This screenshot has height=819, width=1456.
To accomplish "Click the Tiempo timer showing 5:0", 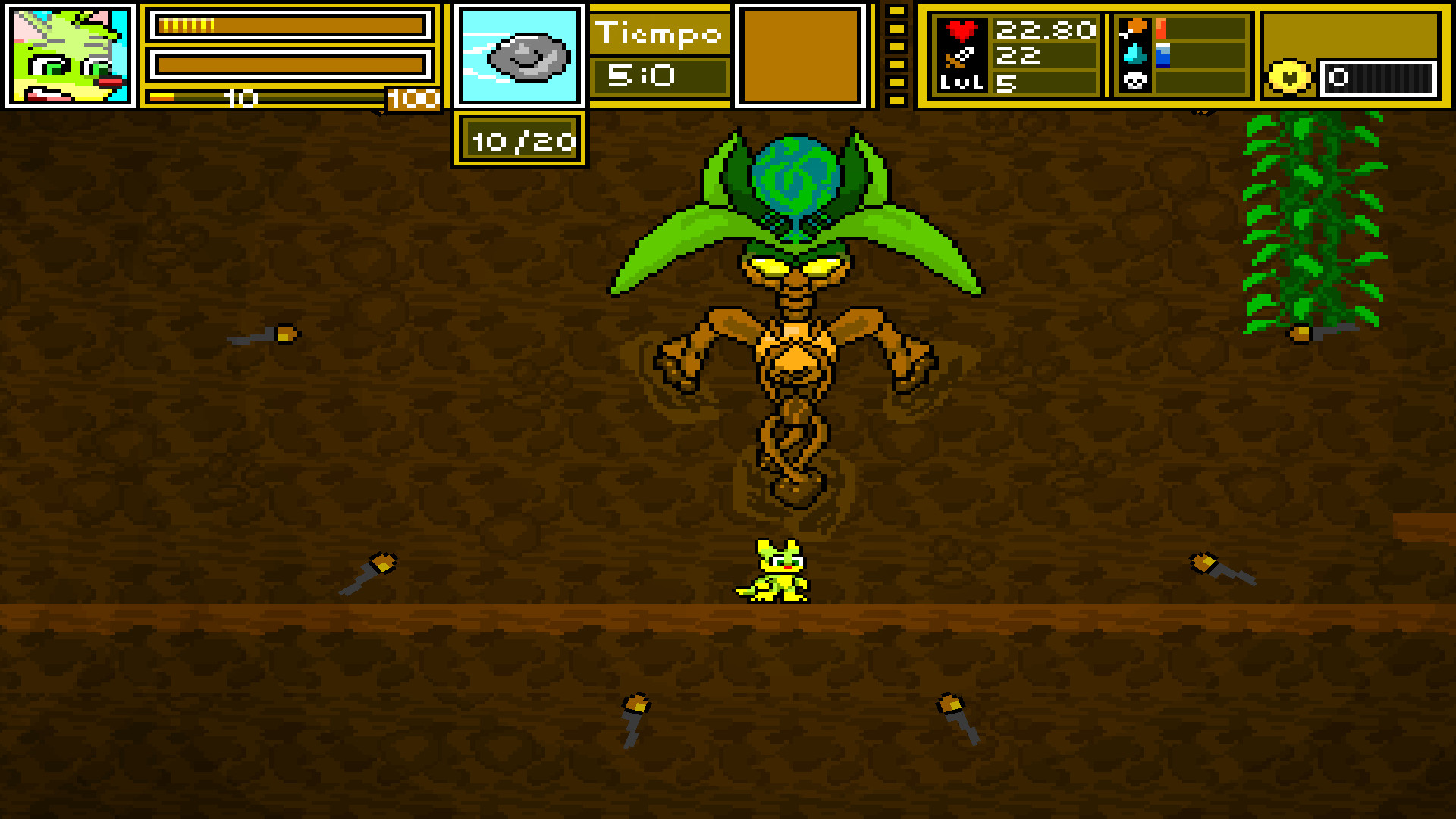I will click(x=658, y=76).
